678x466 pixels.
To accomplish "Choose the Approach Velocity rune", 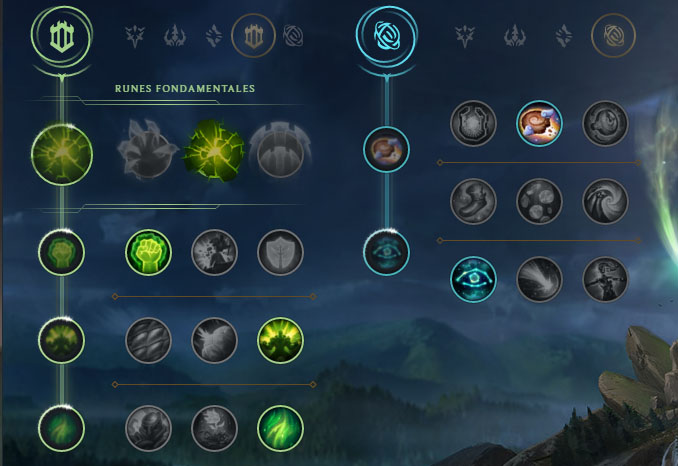I will [x=539, y=280].
